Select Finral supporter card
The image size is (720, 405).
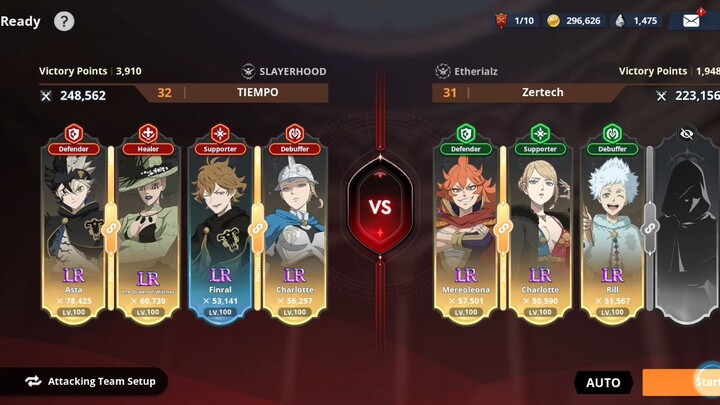pos(221,225)
